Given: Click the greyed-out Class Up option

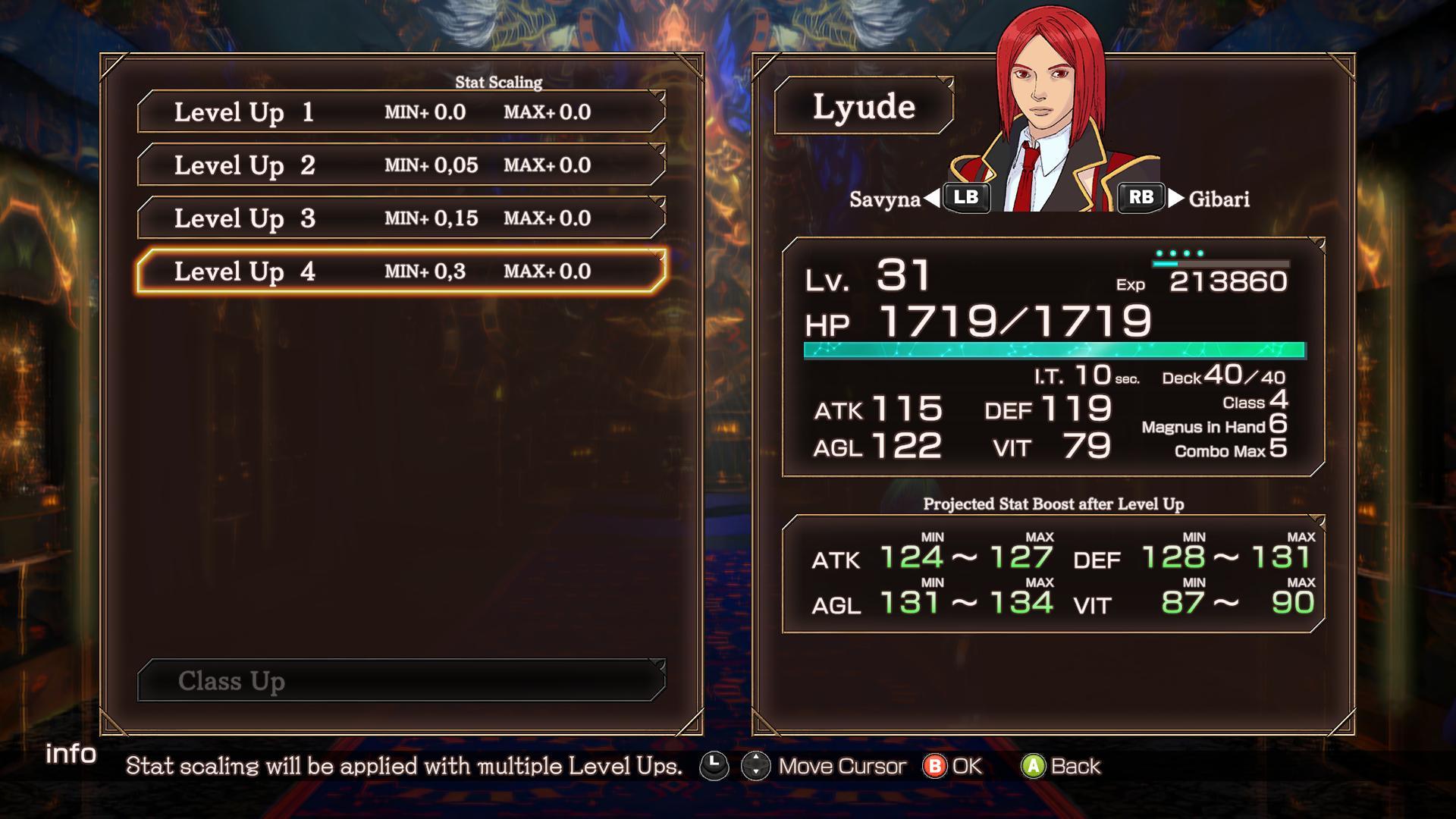Looking at the screenshot, I should [401, 681].
